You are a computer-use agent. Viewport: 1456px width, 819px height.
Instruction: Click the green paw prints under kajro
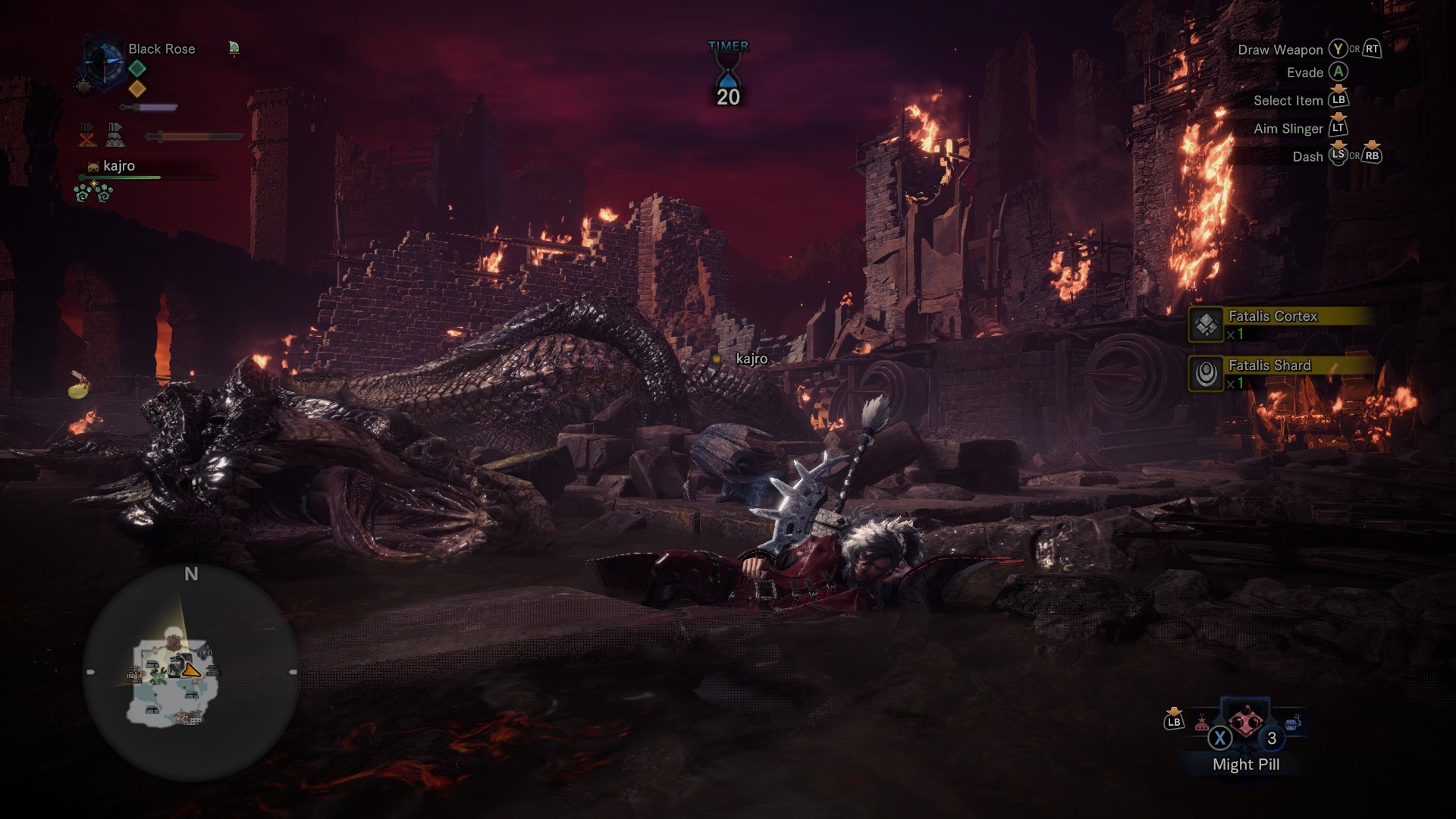point(94,193)
